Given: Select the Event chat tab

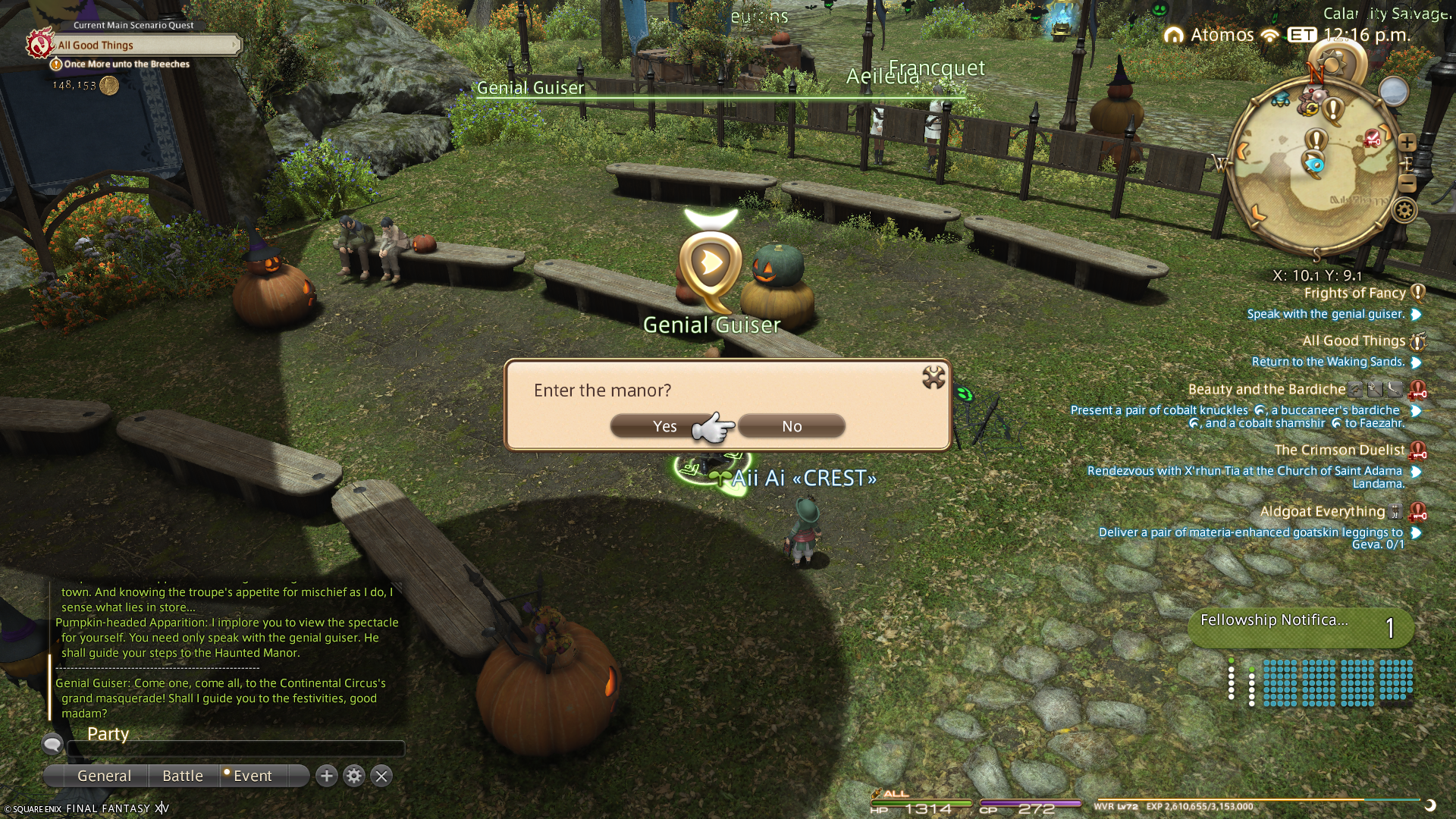Looking at the screenshot, I should pos(252,776).
